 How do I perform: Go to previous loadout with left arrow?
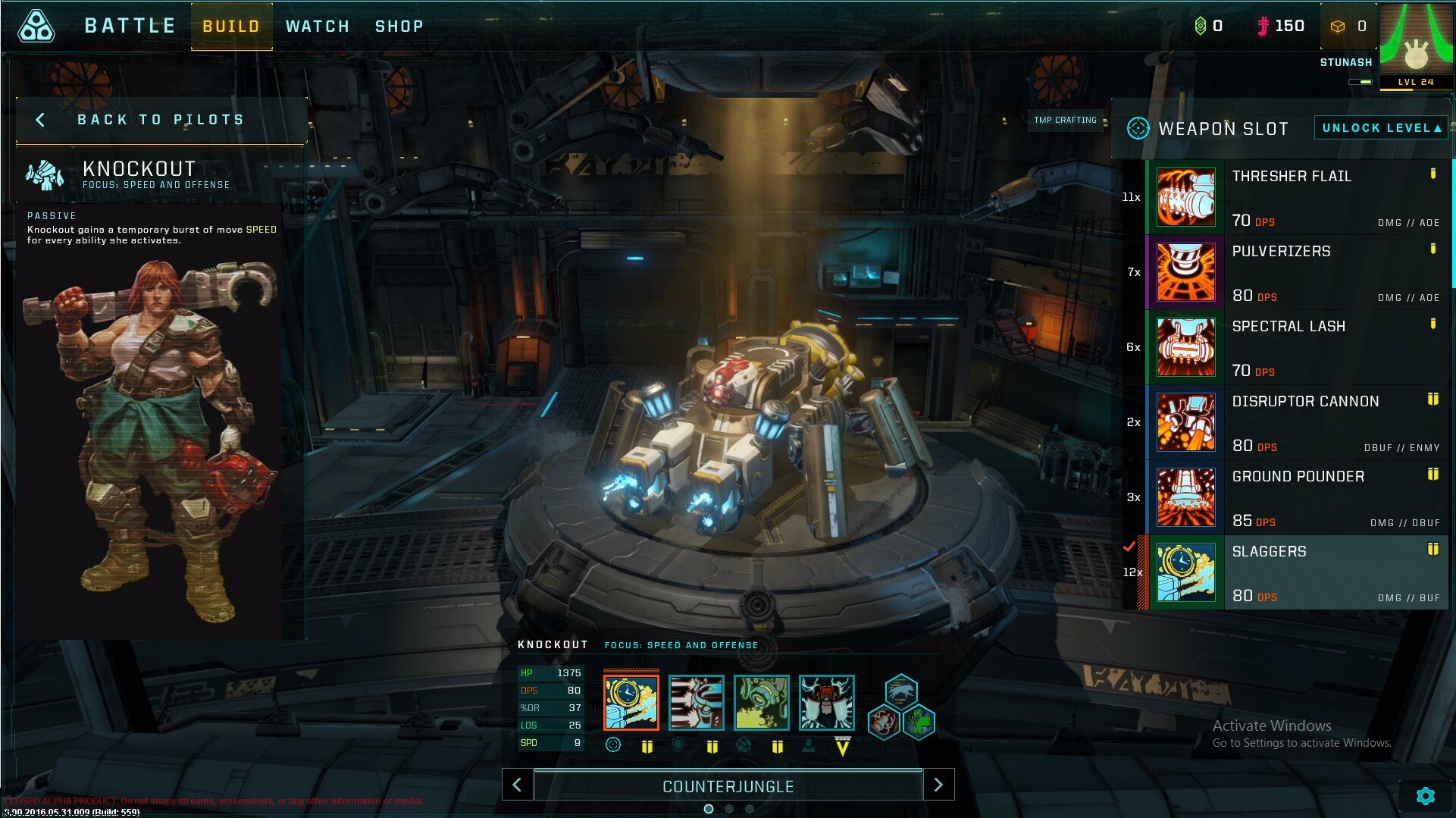coord(518,785)
